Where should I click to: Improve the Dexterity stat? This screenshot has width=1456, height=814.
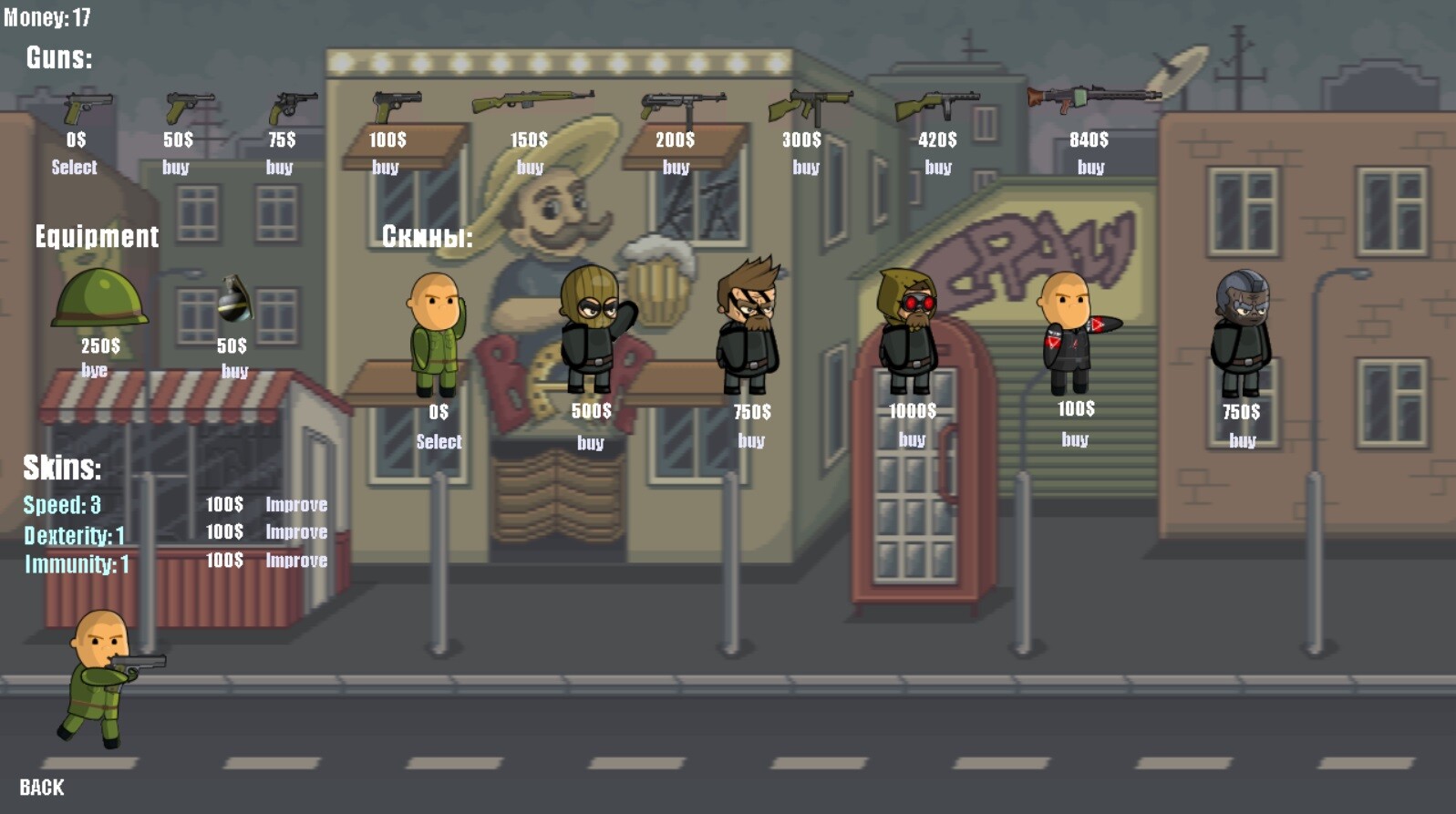[295, 532]
